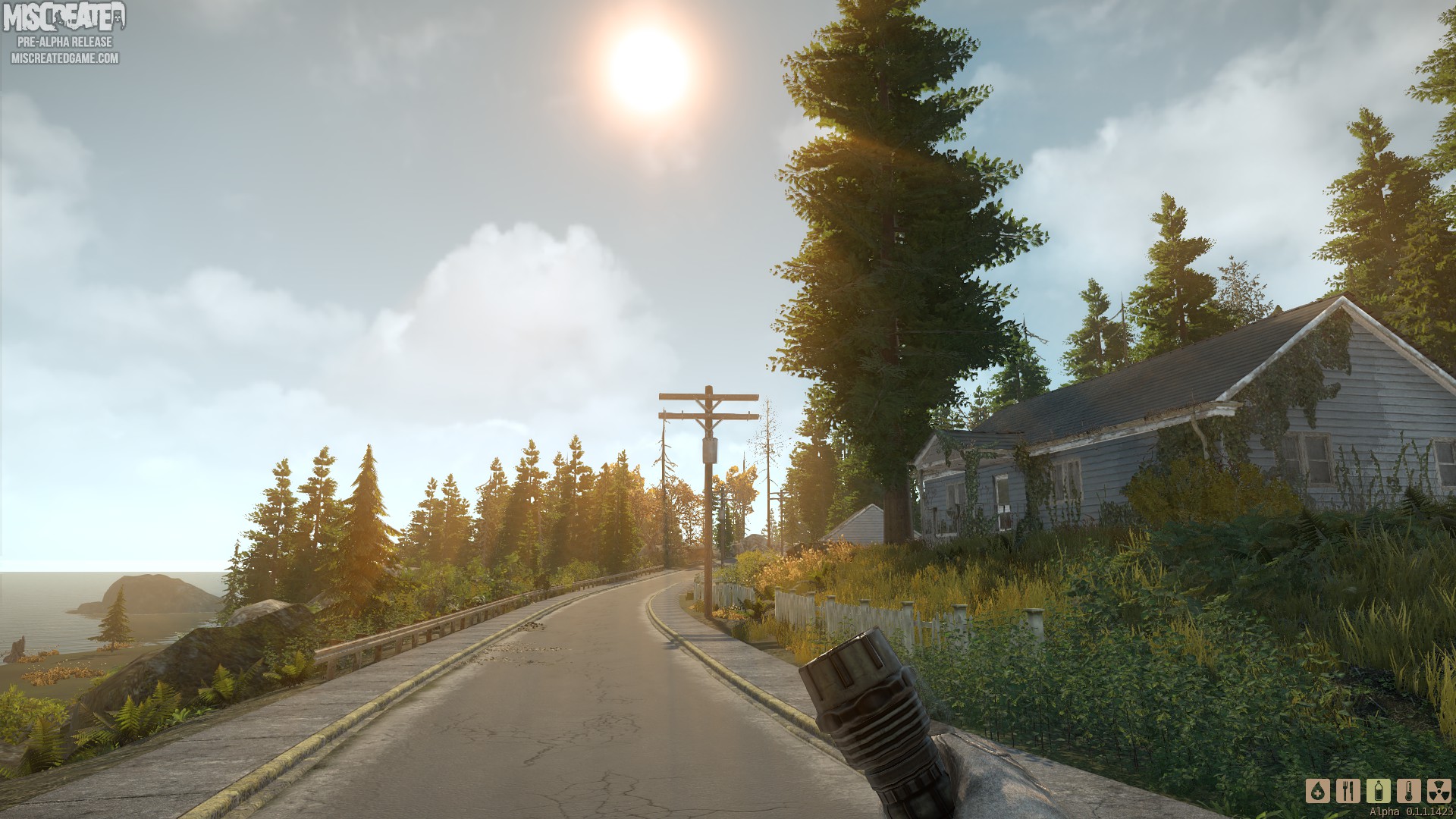Click the thermometer temperature status icon
The width and height of the screenshot is (1456, 819).
tap(1409, 792)
